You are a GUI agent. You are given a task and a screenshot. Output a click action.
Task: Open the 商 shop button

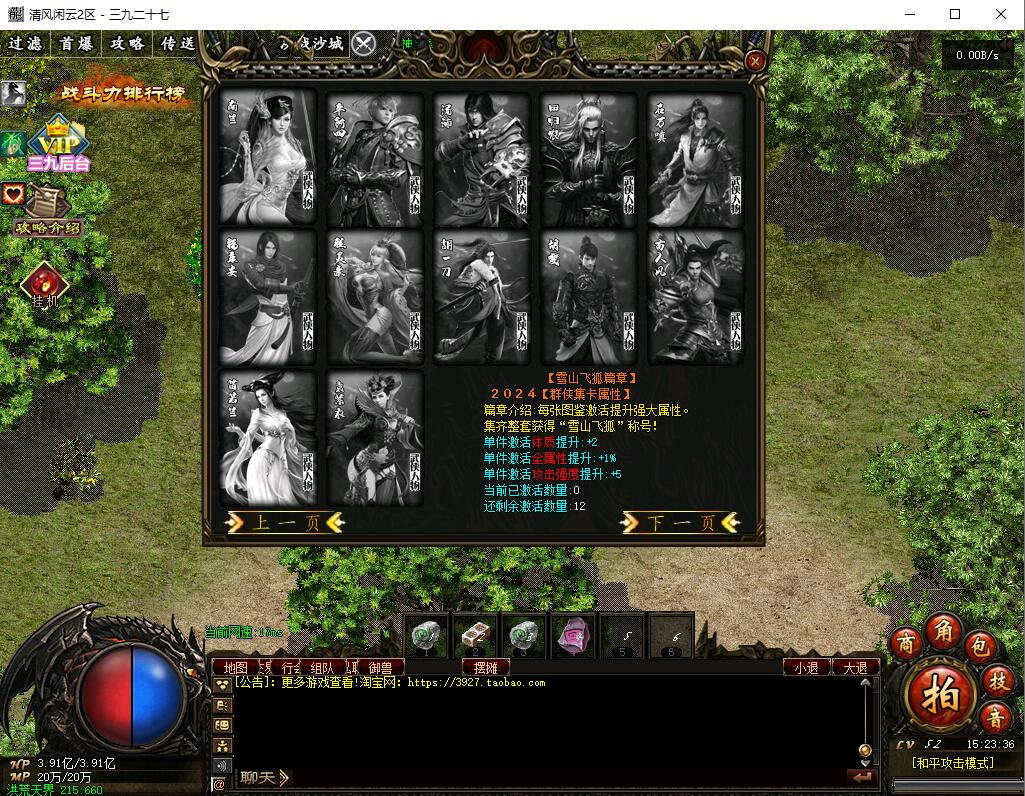point(907,640)
